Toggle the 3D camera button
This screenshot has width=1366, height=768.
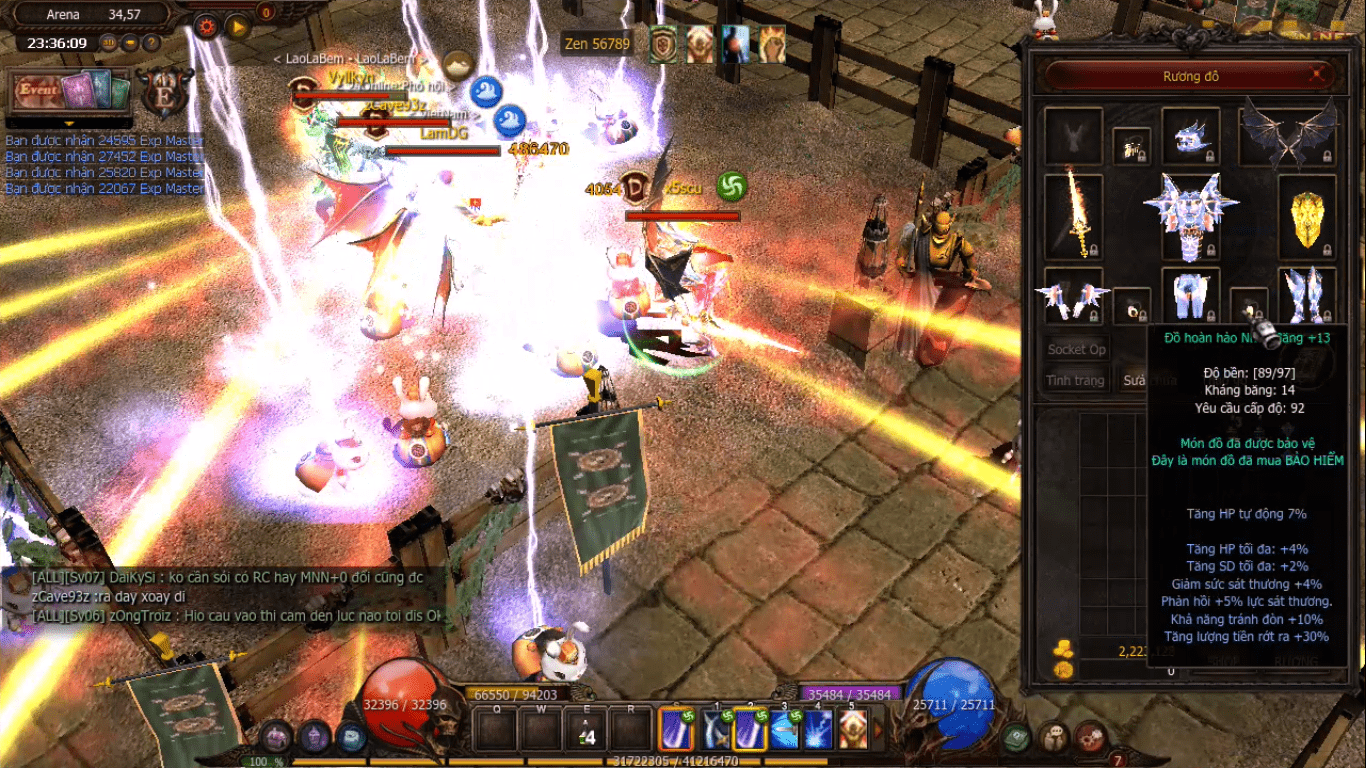(x=109, y=43)
